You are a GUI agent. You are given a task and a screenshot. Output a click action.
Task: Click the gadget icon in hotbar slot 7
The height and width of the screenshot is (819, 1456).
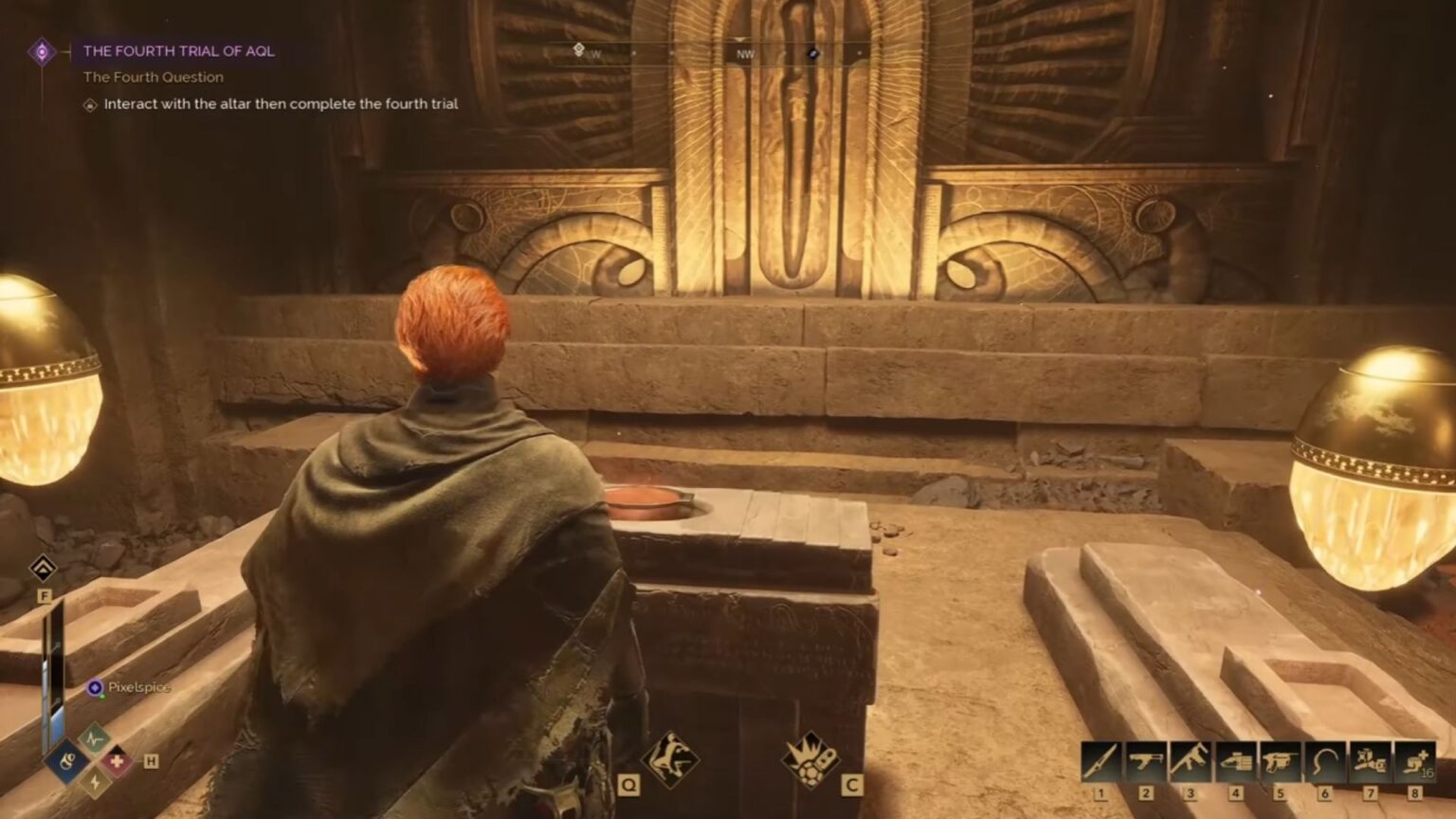coord(1370,761)
